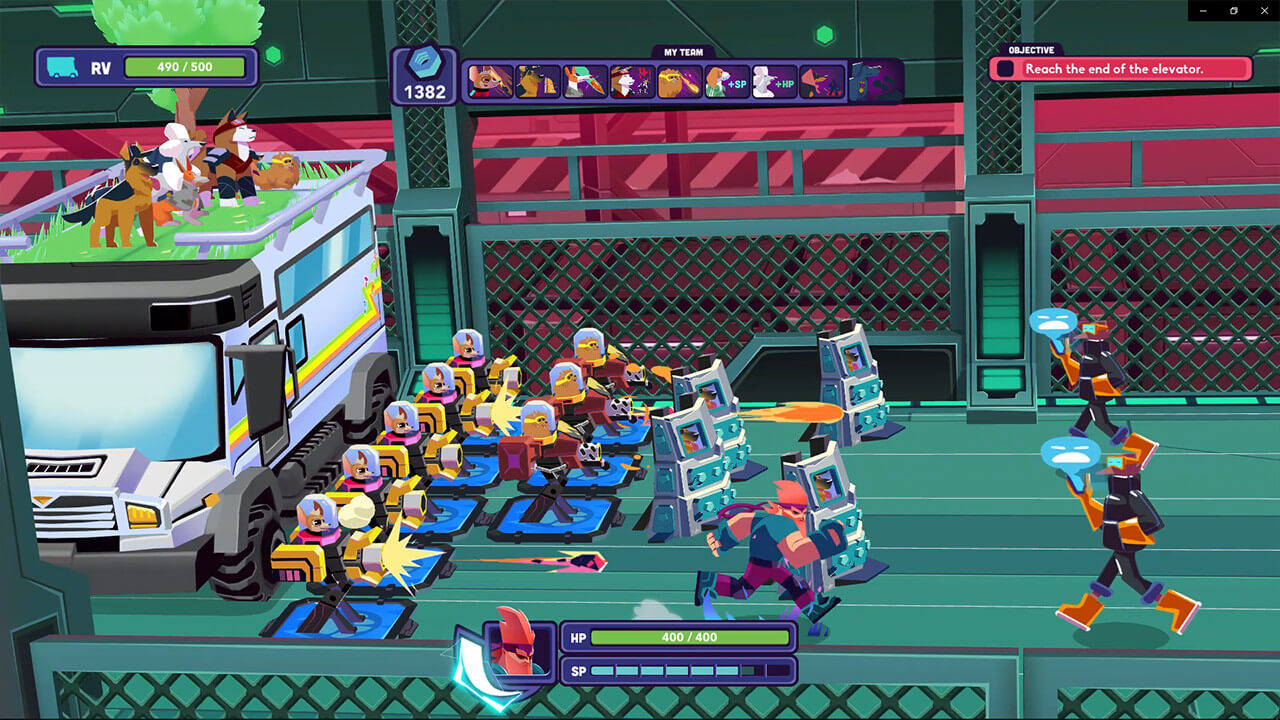Select the husky teammate portrait
1280x720 pixels.
click(x=633, y=80)
